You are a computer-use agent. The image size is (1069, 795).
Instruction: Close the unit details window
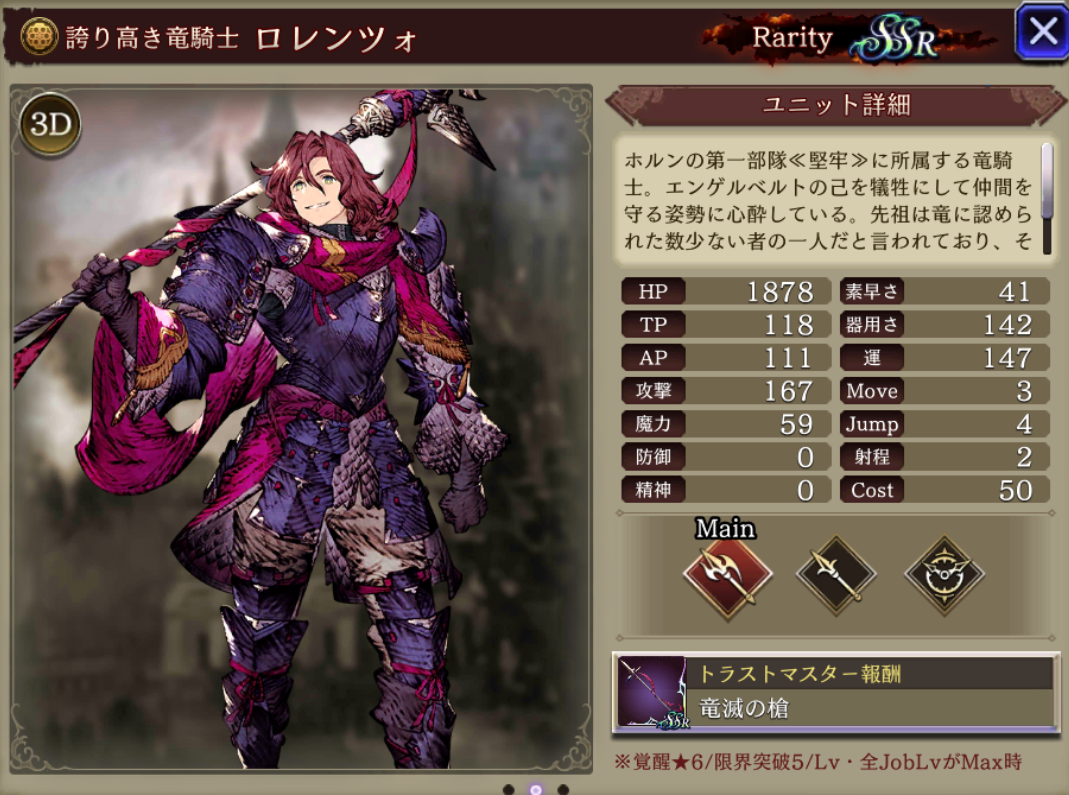pos(1042,32)
